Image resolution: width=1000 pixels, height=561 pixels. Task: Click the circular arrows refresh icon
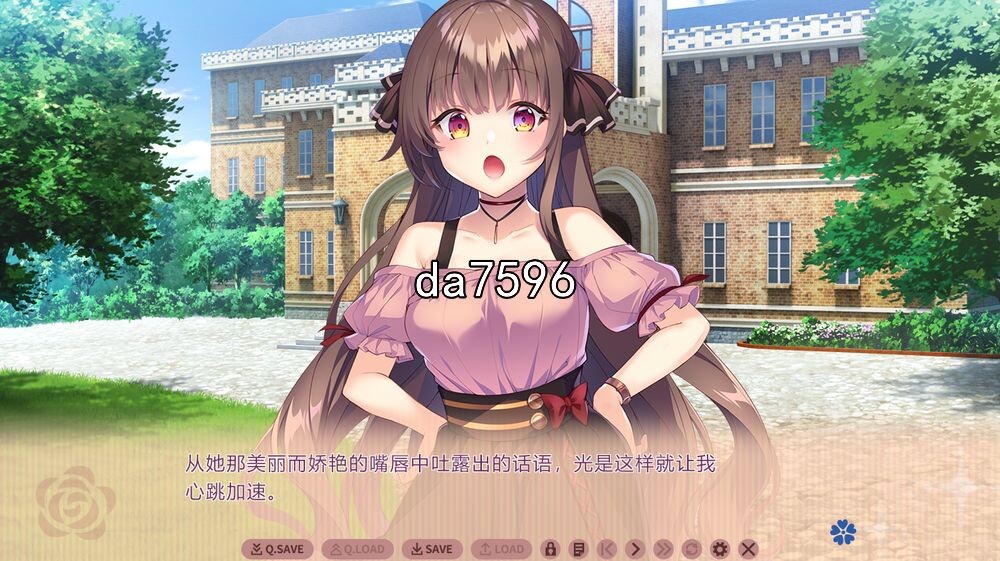[x=691, y=549]
